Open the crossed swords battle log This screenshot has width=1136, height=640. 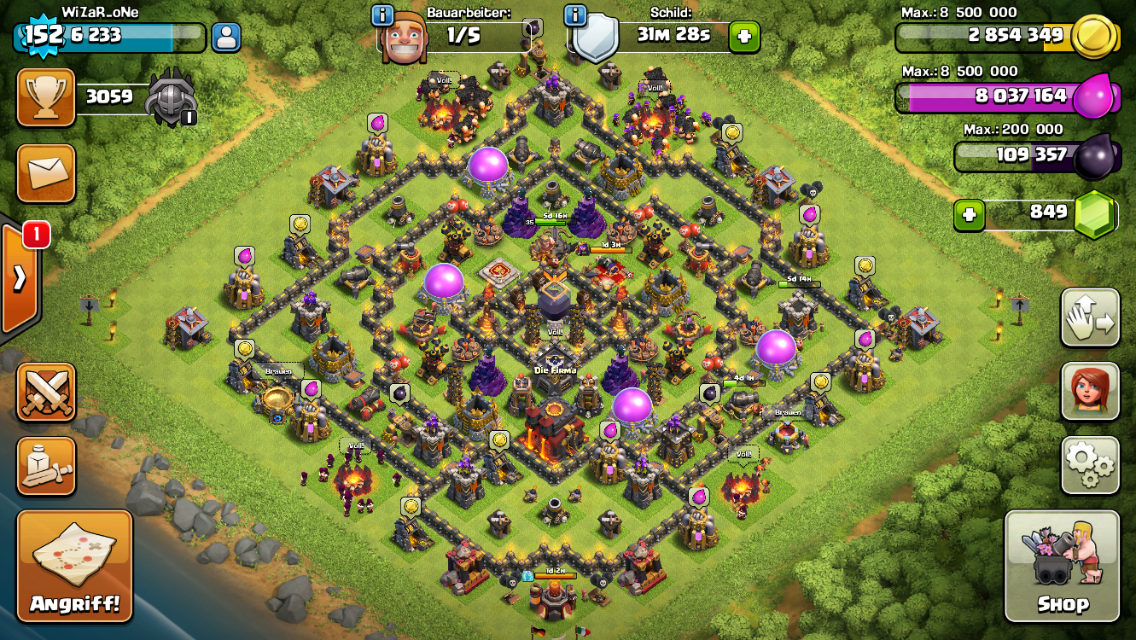[46, 391]
